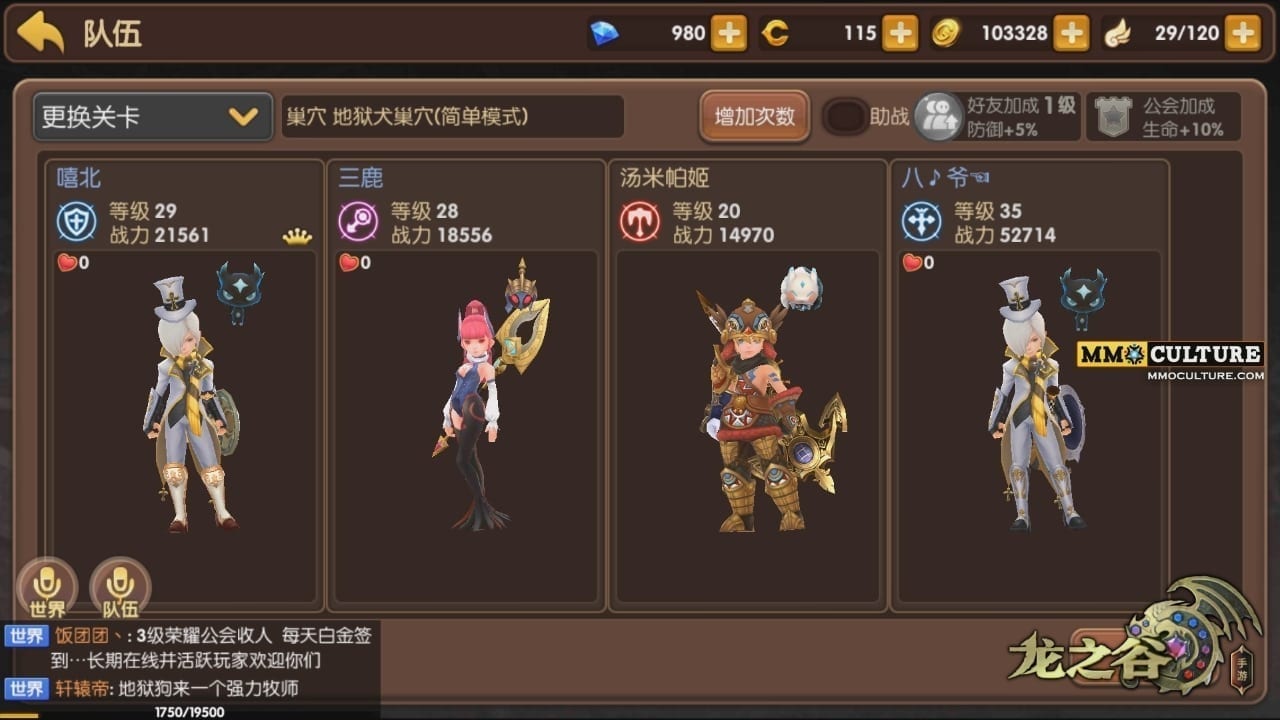Open the 公会加成 guild bonus info
Screen dimensions: 1280x720
tap(1164, 117)
